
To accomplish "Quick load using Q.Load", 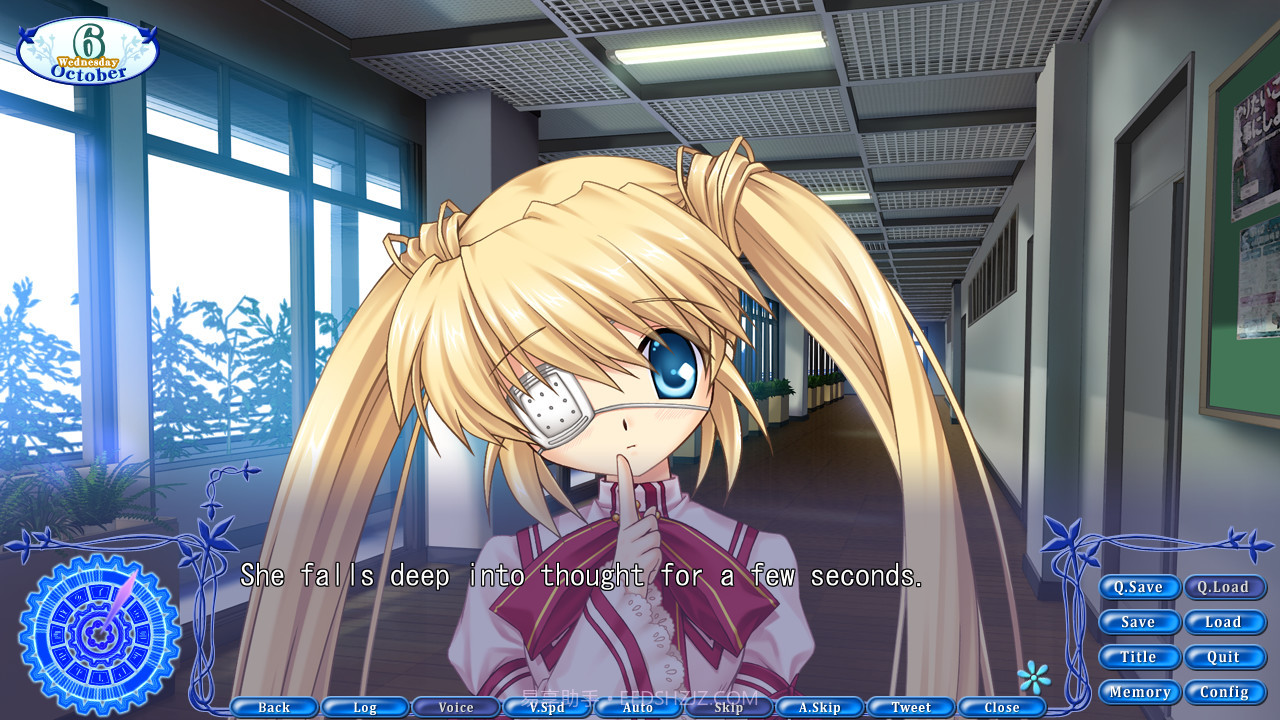I will click(x=1224, y=587).
